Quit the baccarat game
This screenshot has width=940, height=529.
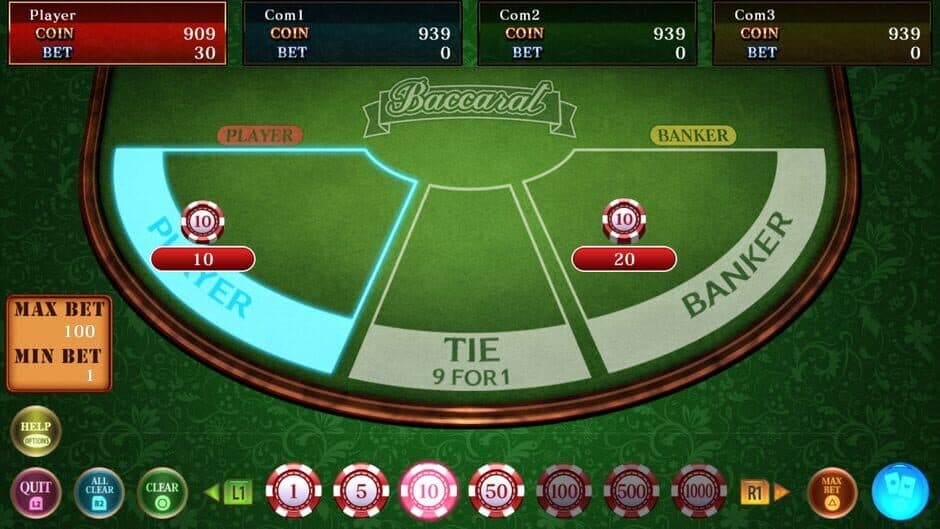[36, 492]
